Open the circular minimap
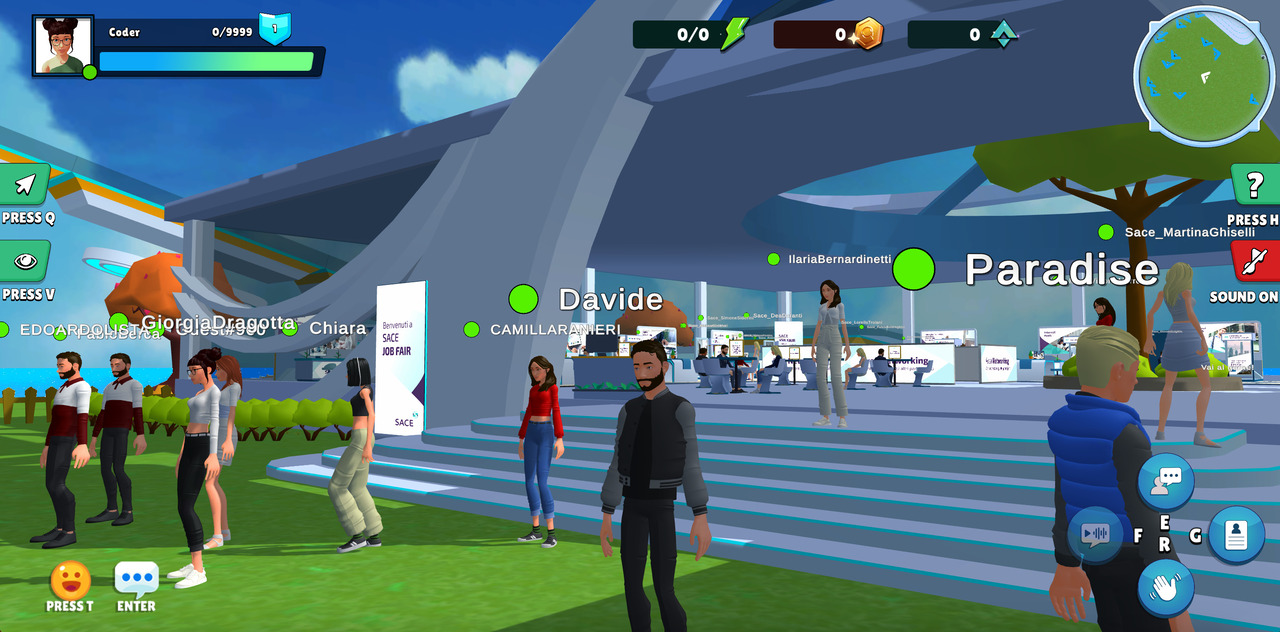The height and width of the screenshot is (632, 1280). click(x=1204, y=76)
